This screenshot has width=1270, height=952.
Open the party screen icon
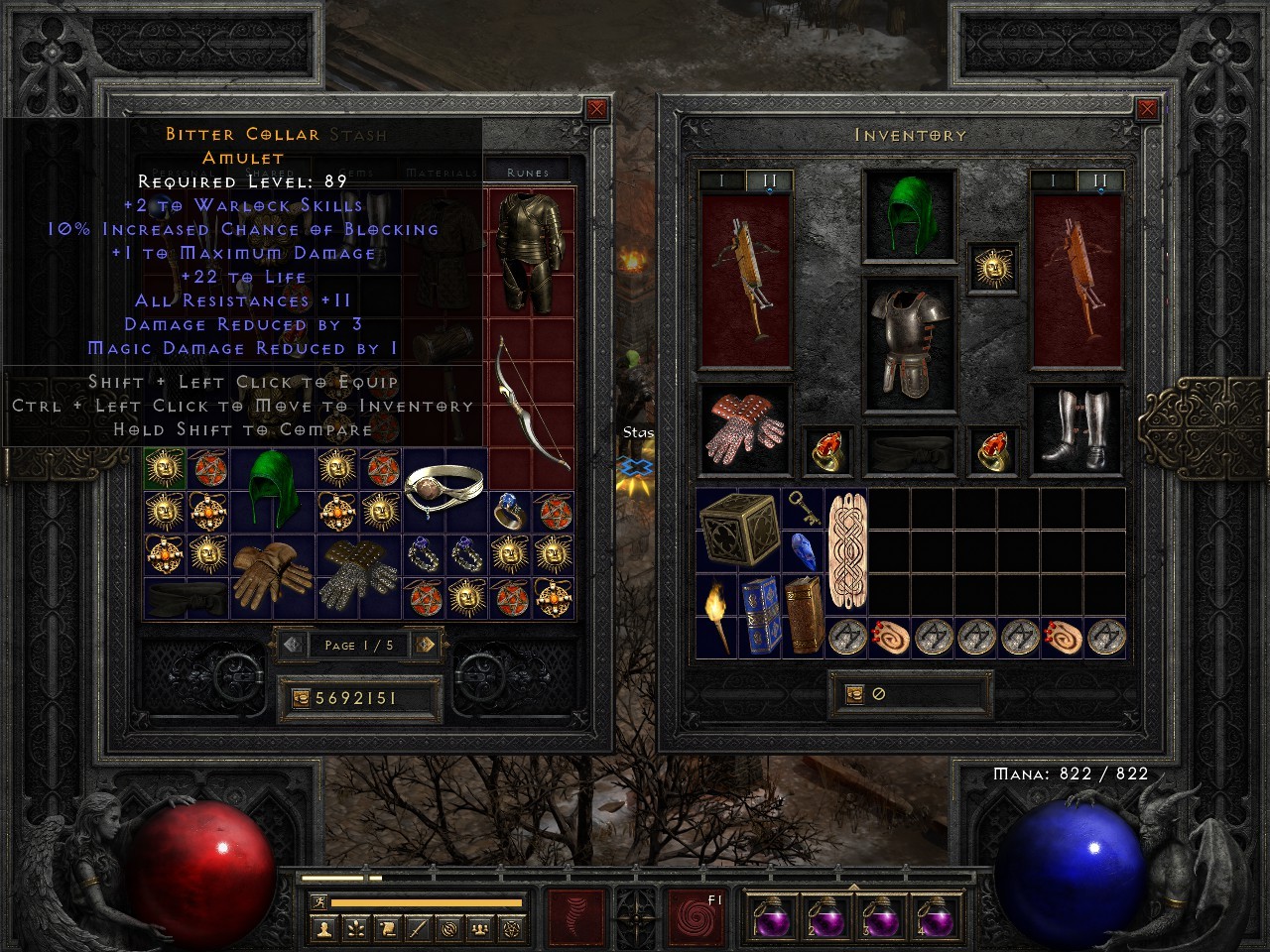(x=480, y=928)
